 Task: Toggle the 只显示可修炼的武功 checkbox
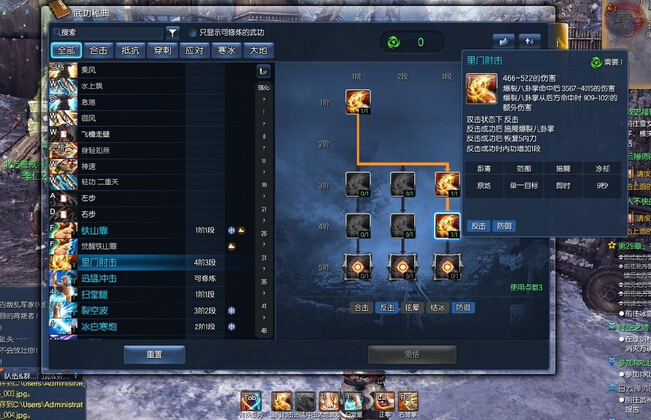[x=193, y=33]
